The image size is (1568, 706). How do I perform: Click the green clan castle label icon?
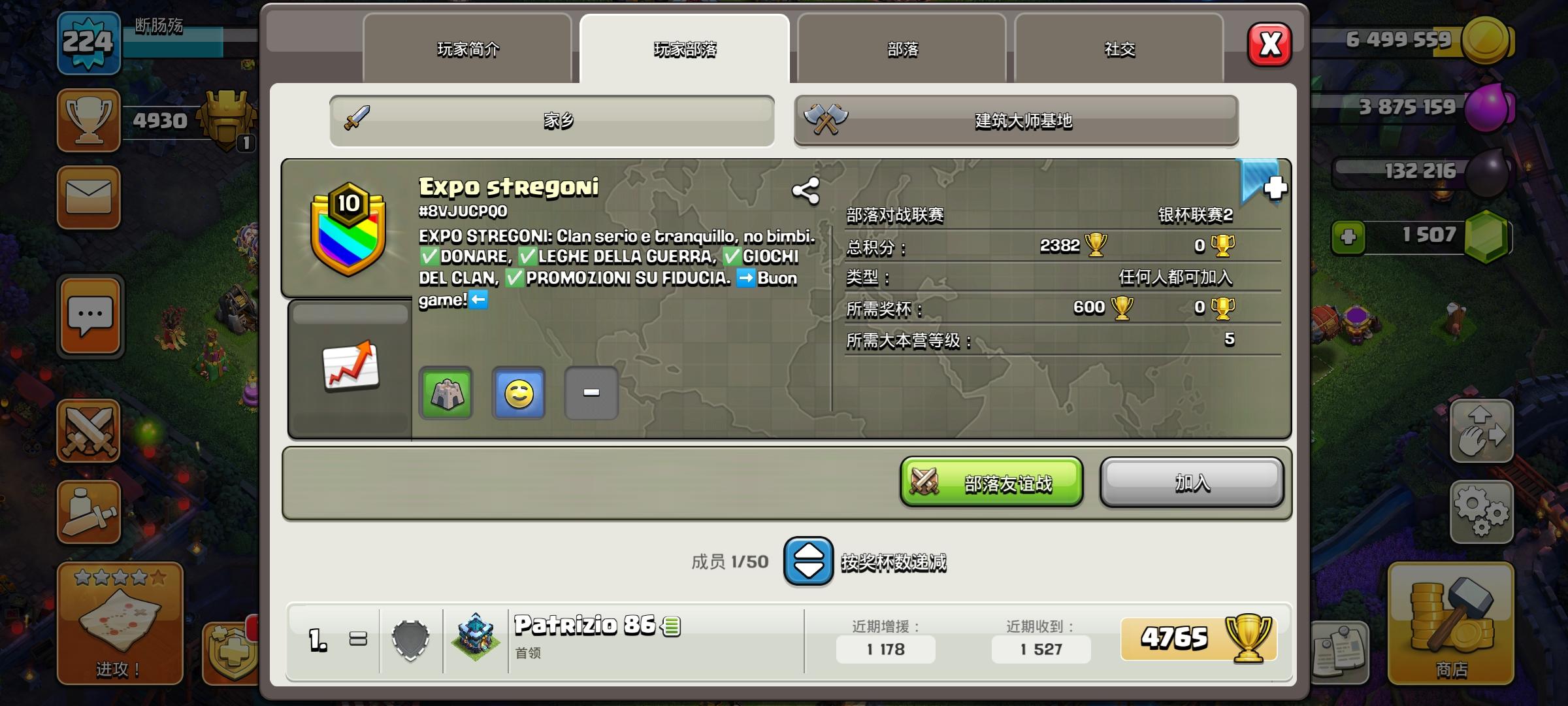click(x=447, y=393)
